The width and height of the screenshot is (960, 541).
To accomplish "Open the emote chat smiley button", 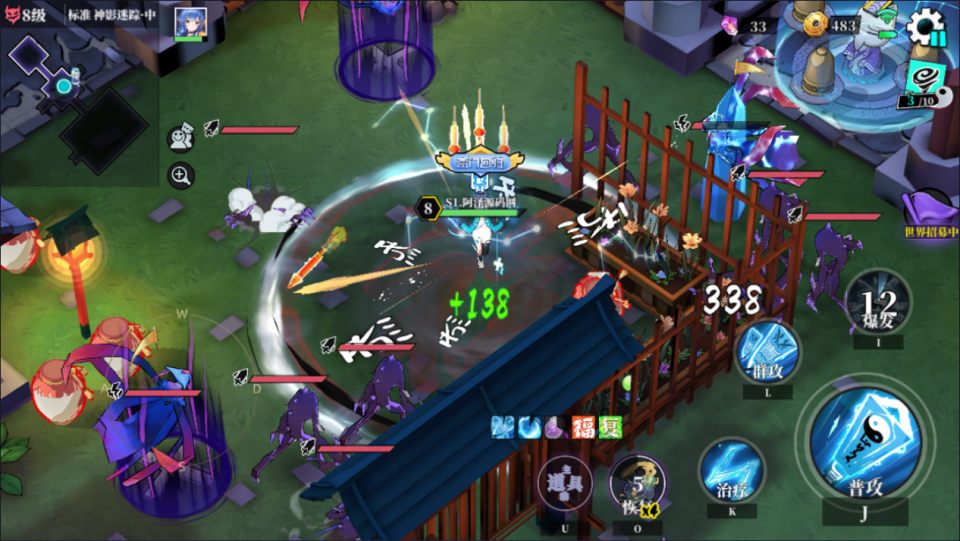I will click(x=181, y=135).
